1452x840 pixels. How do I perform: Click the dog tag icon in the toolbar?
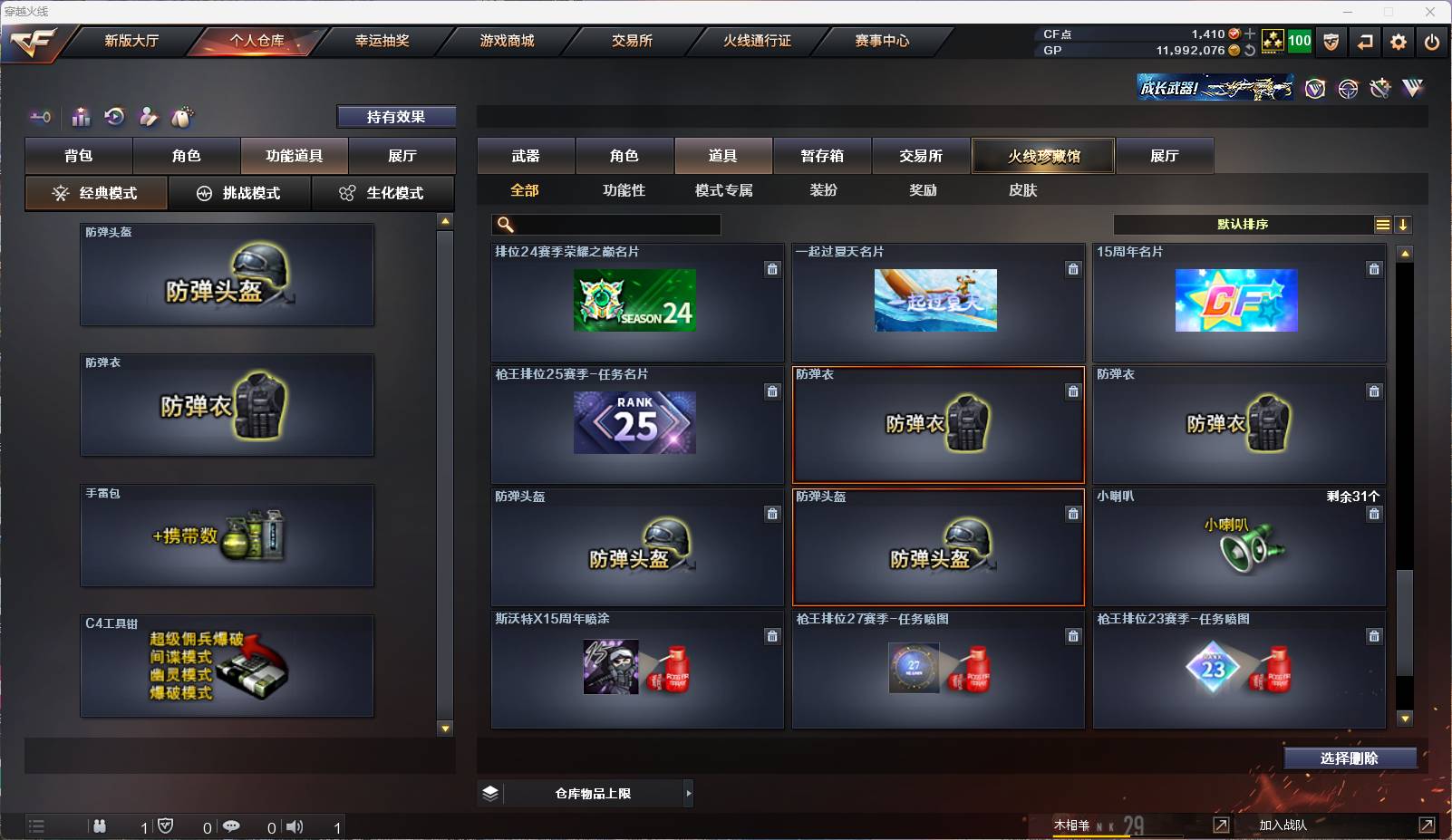tap(182, 117)
